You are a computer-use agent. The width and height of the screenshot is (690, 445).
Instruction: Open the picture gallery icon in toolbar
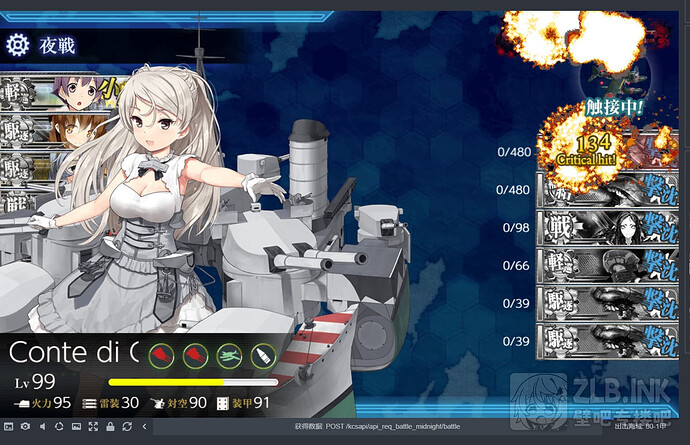(x=76, y=426)
